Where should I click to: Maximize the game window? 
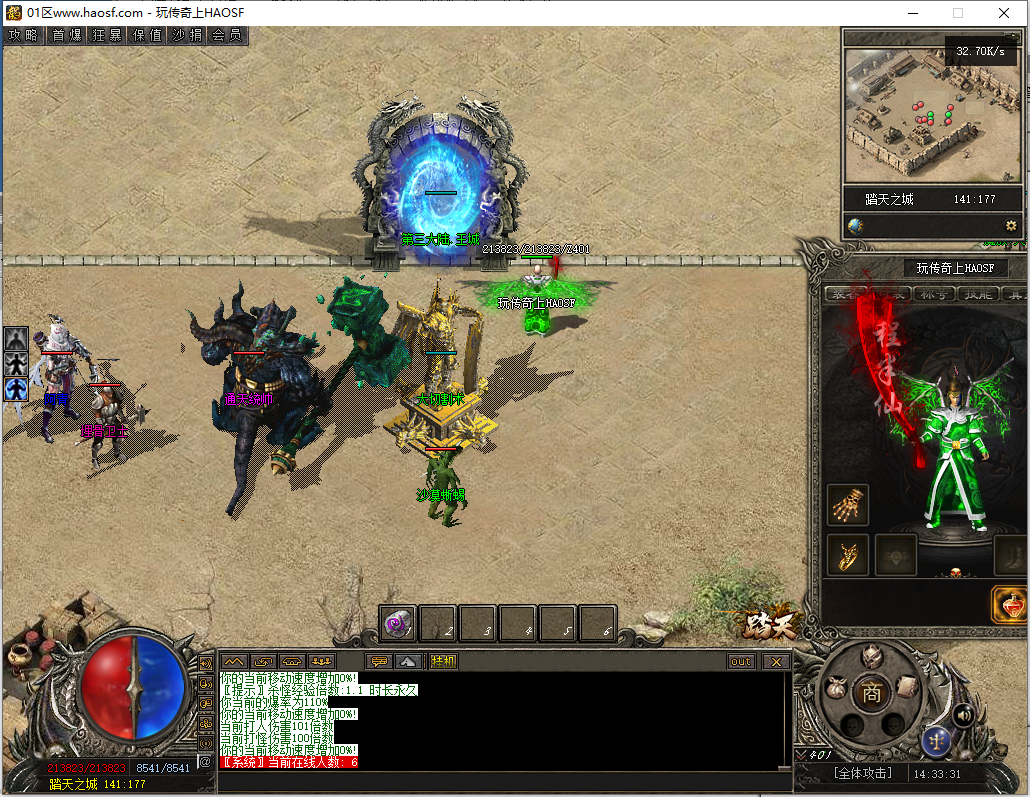pyautogui.click(x=958, y=13)
